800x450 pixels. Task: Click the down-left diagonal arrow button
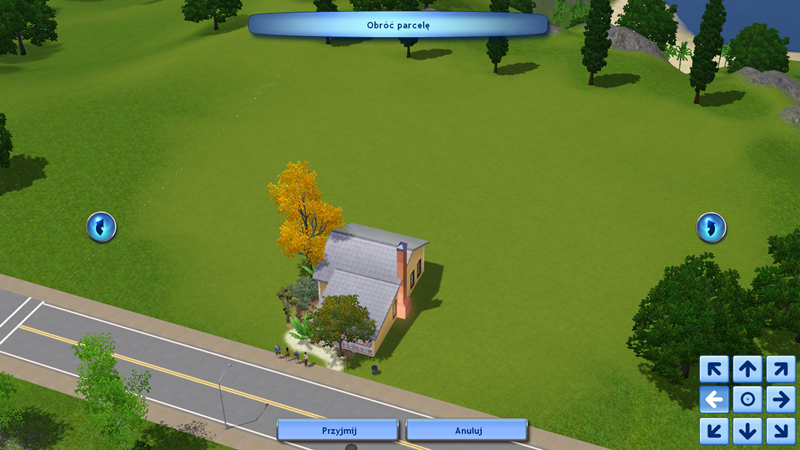714,431
